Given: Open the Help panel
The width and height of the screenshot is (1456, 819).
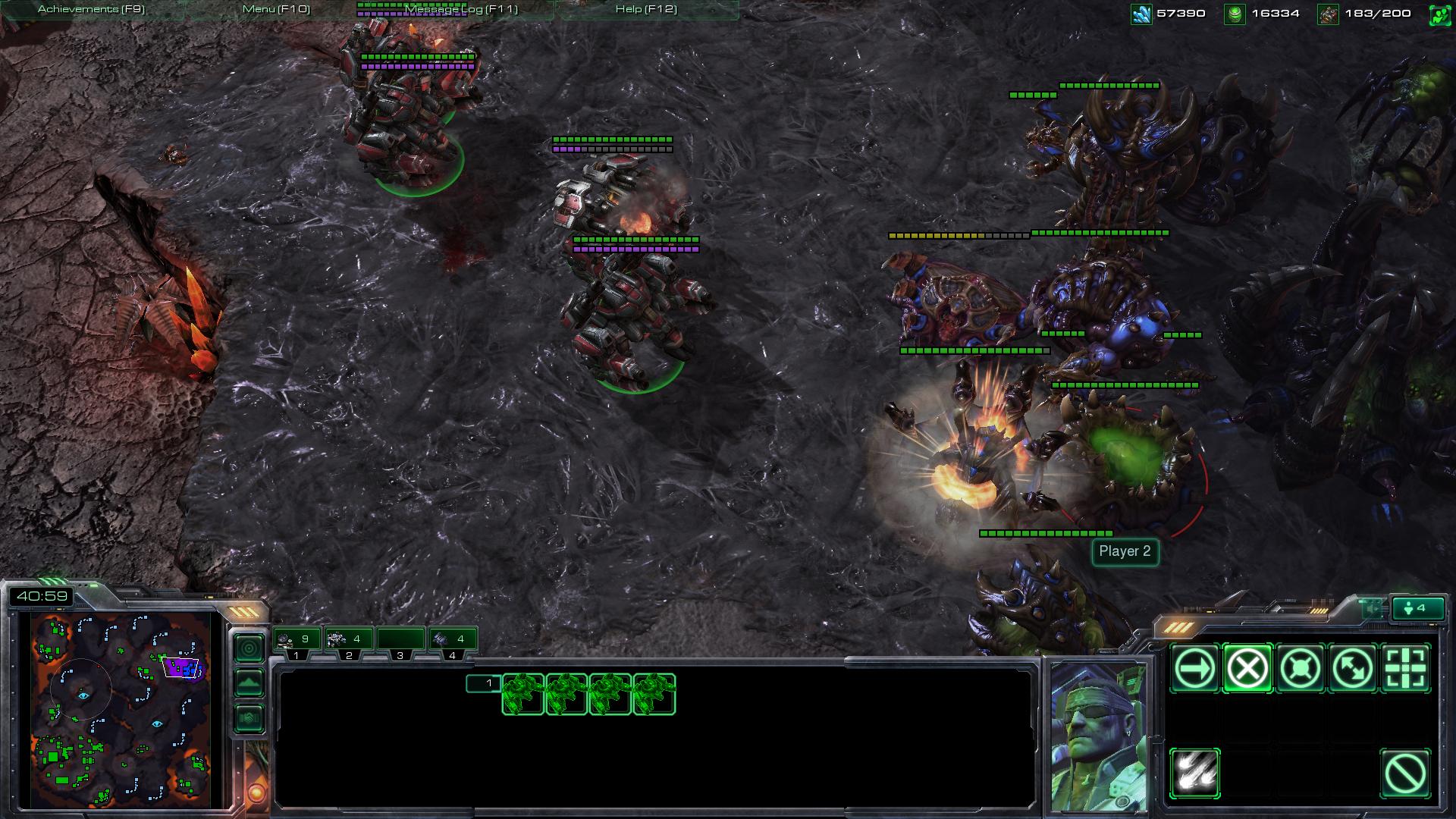Looking at the screenshot, I should (646, 9).
